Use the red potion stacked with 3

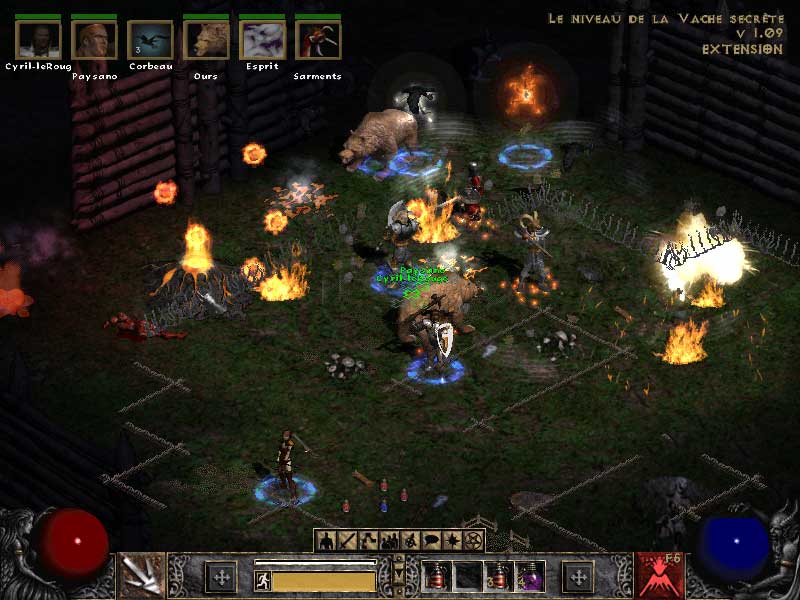tap(499, 577)
